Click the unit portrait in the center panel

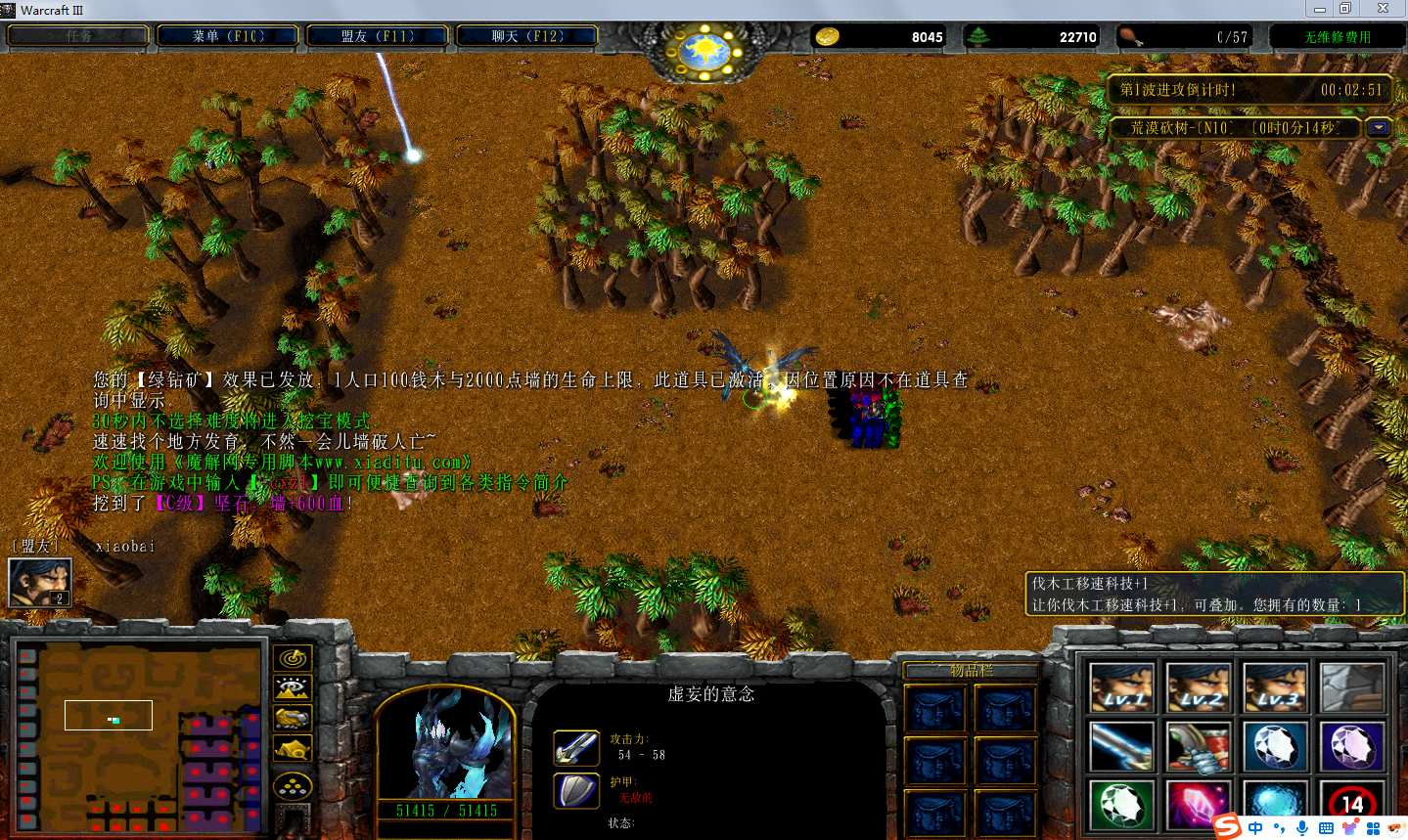coord(445,743)
